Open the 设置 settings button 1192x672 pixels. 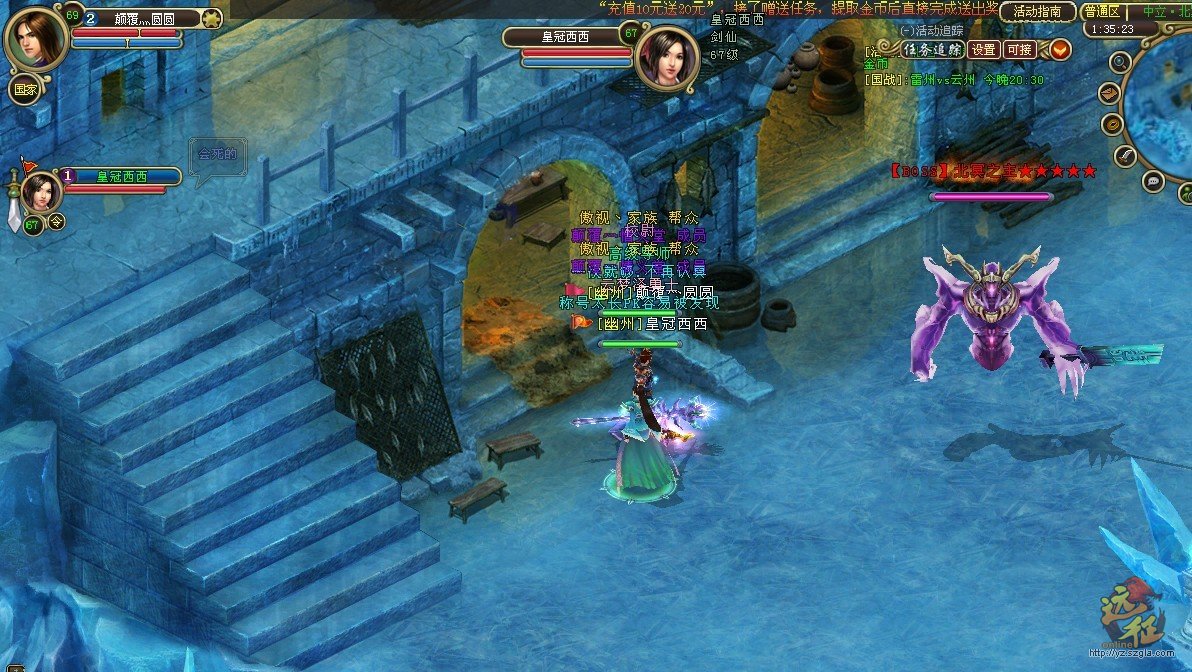pyautogui.click(x=984, y=49)
